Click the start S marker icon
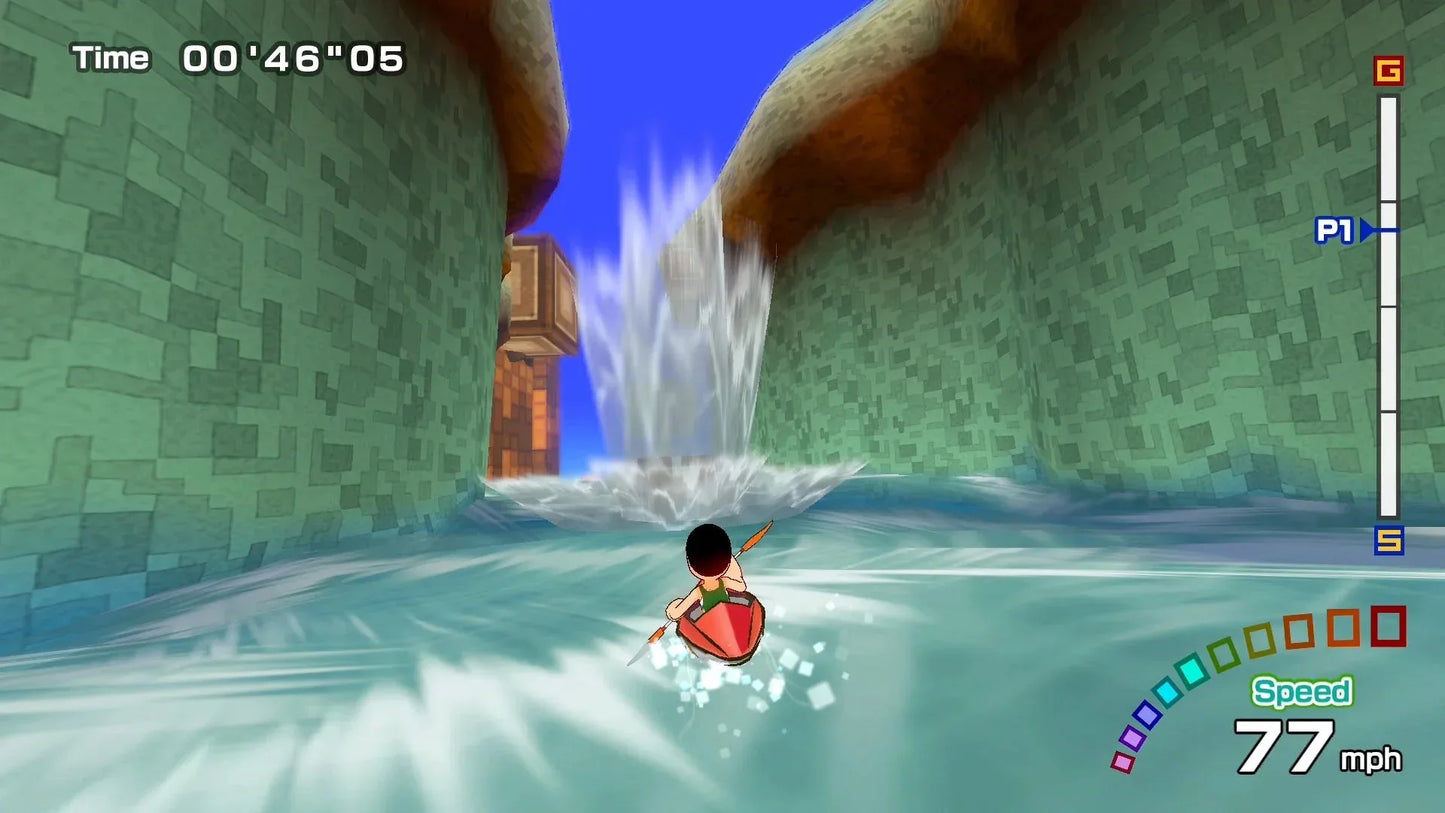The image size is (1445, 813). [x=1388, y=541]
